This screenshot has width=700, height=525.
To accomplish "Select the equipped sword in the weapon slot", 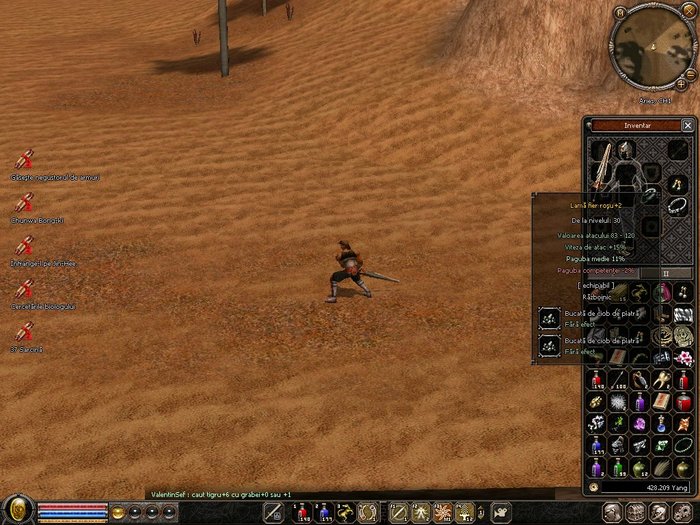I will click(x=603, y=168).
